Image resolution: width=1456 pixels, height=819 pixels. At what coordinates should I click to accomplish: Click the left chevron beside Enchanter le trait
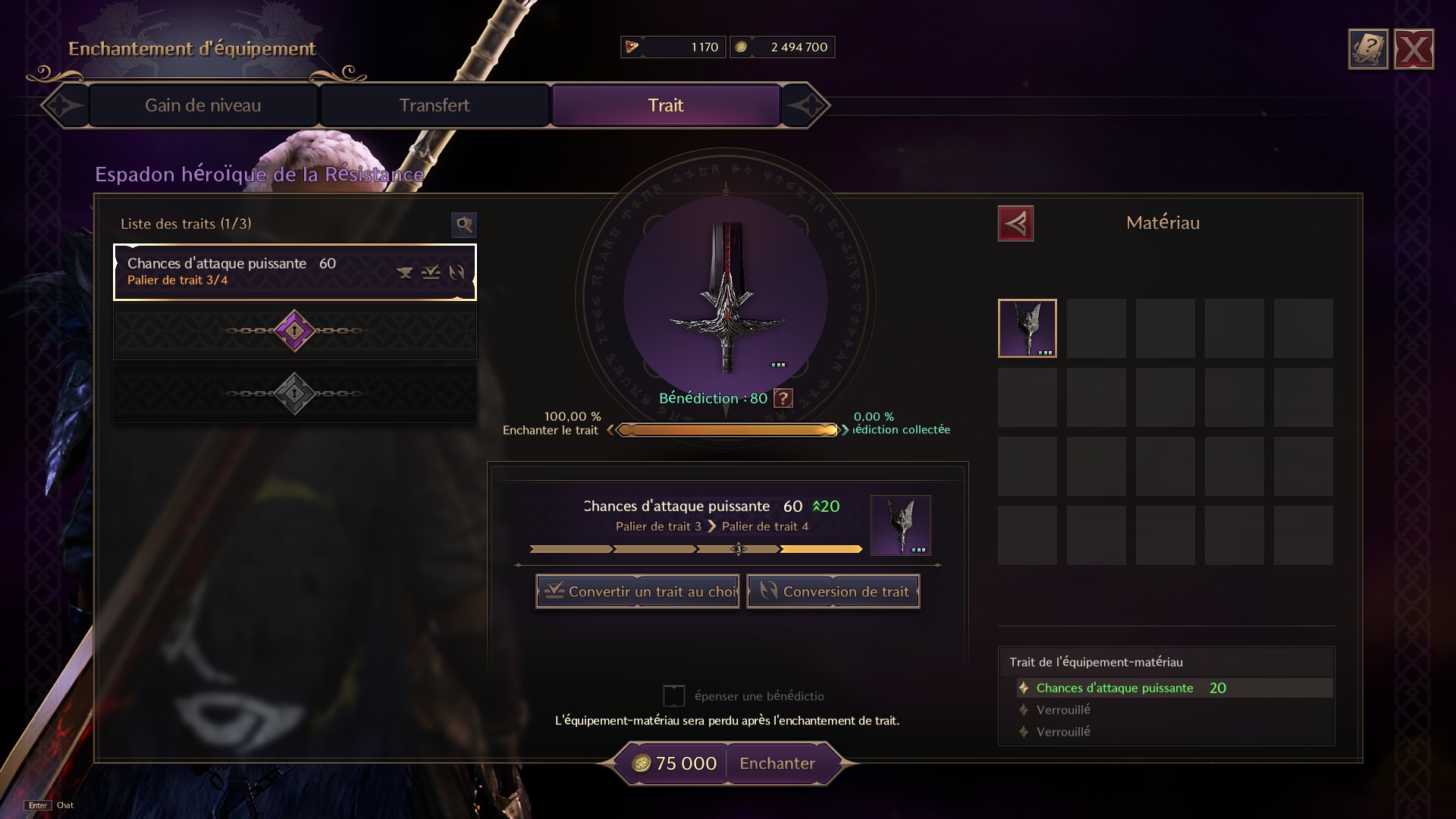pos(613,429)
